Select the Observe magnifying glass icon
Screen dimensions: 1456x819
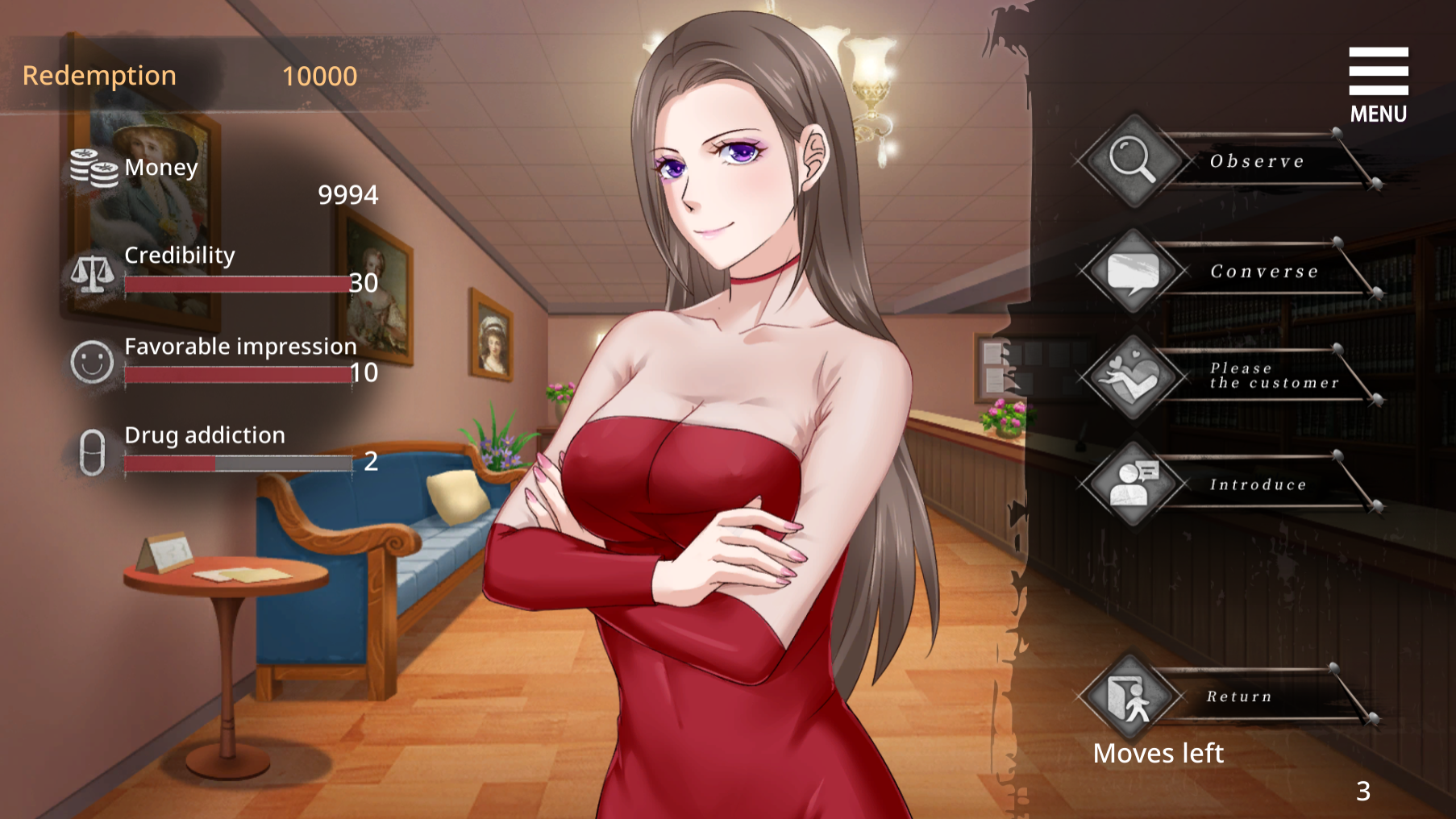click(x=1132, y=160)
